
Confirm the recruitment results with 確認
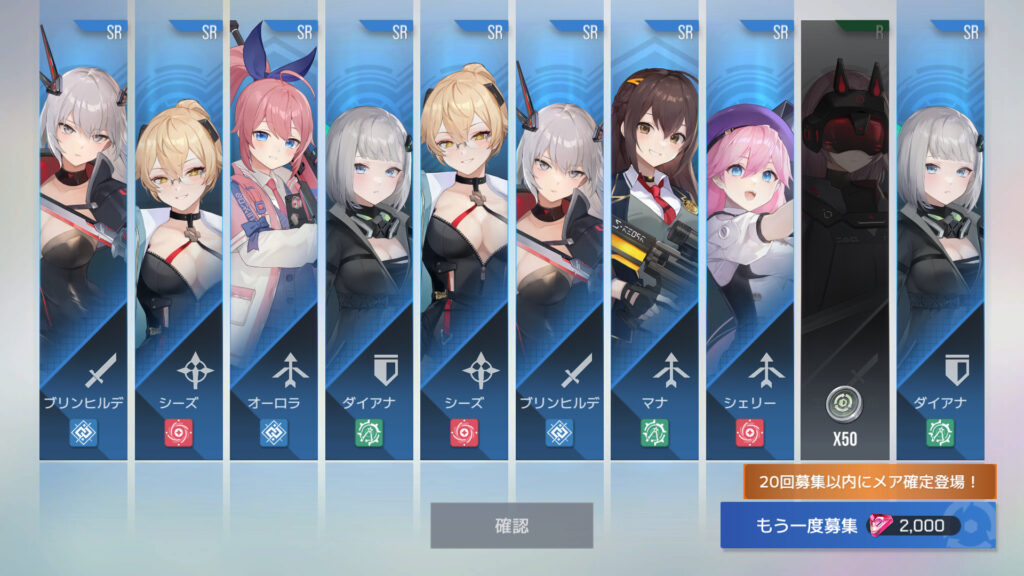coord(511,525)
